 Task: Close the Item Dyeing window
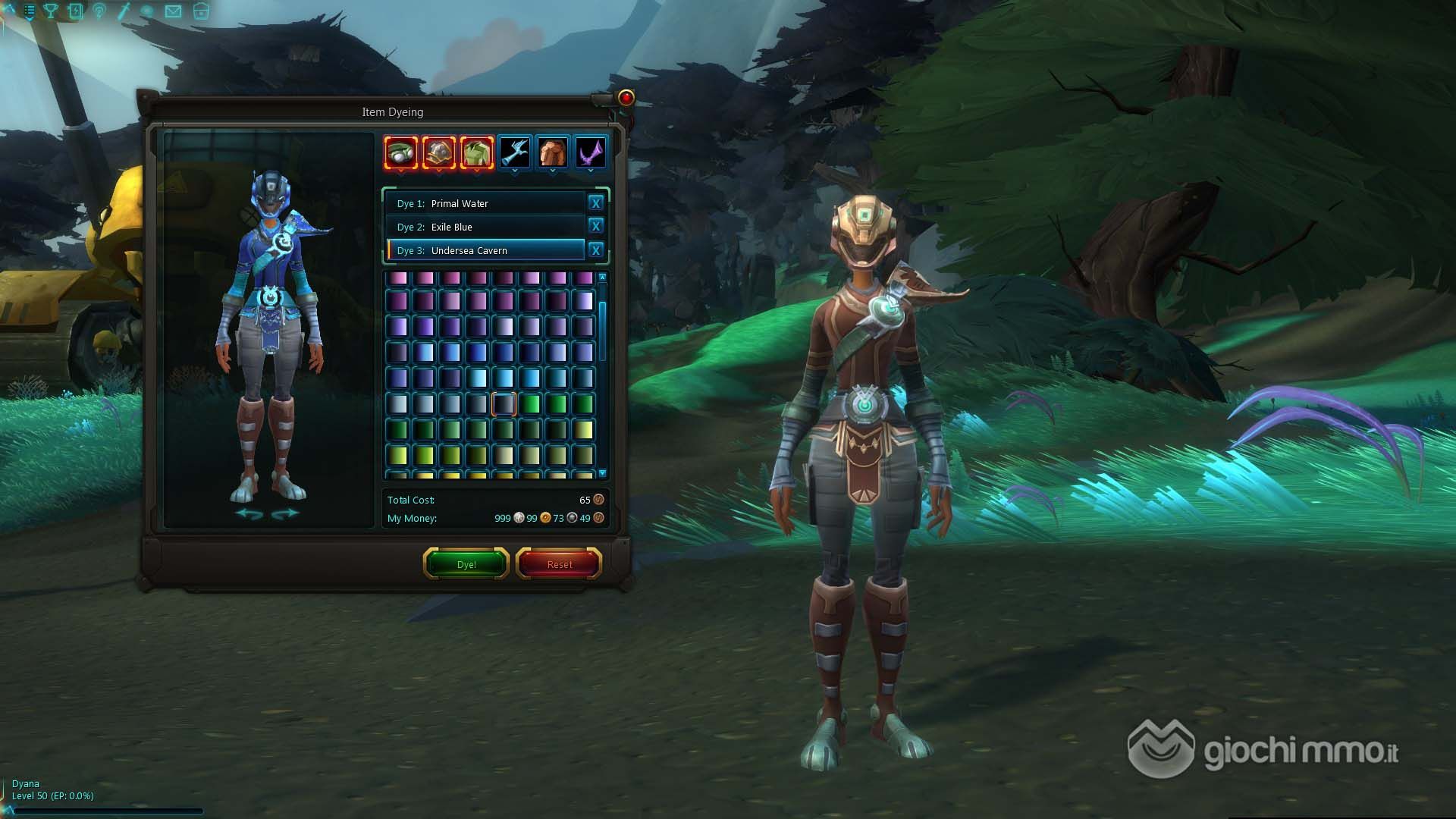point(626,98)
